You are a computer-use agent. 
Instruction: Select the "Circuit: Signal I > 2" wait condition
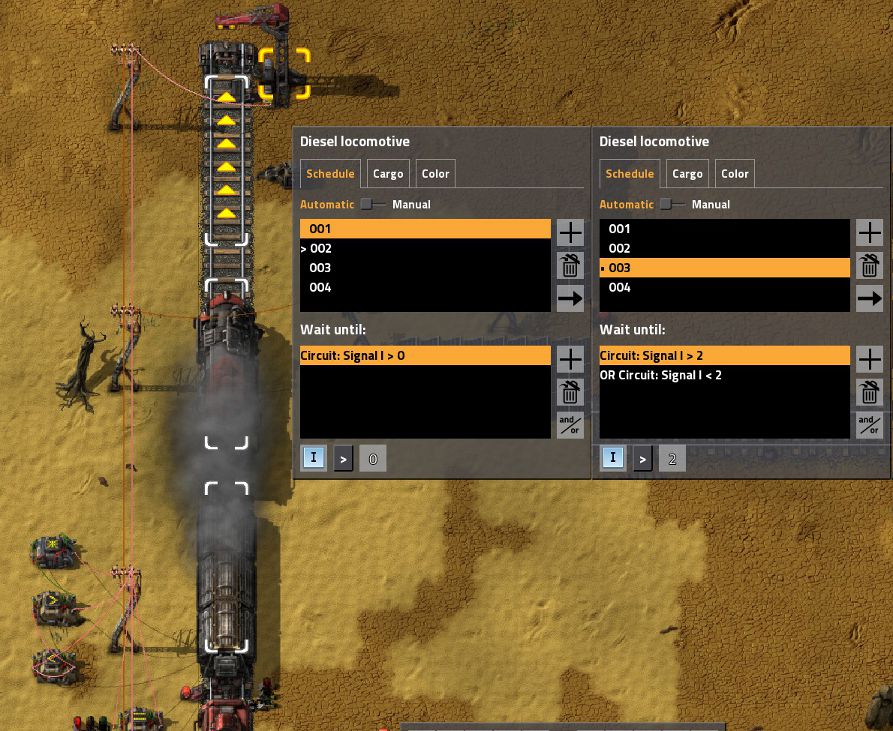pos(724,356)
